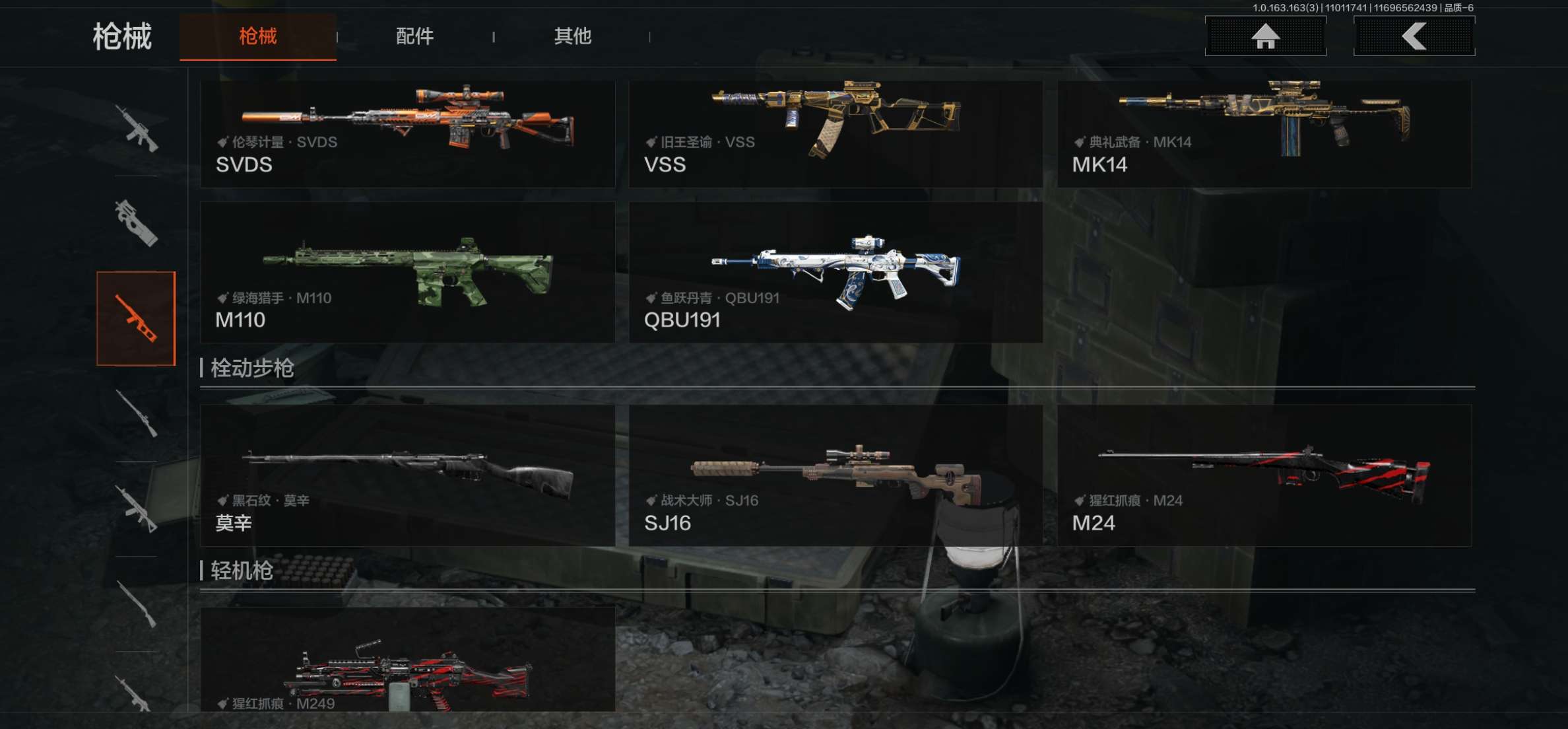Go to the home screen
The height and width of the screenshot is (729, 1568).
[1265, 36]
